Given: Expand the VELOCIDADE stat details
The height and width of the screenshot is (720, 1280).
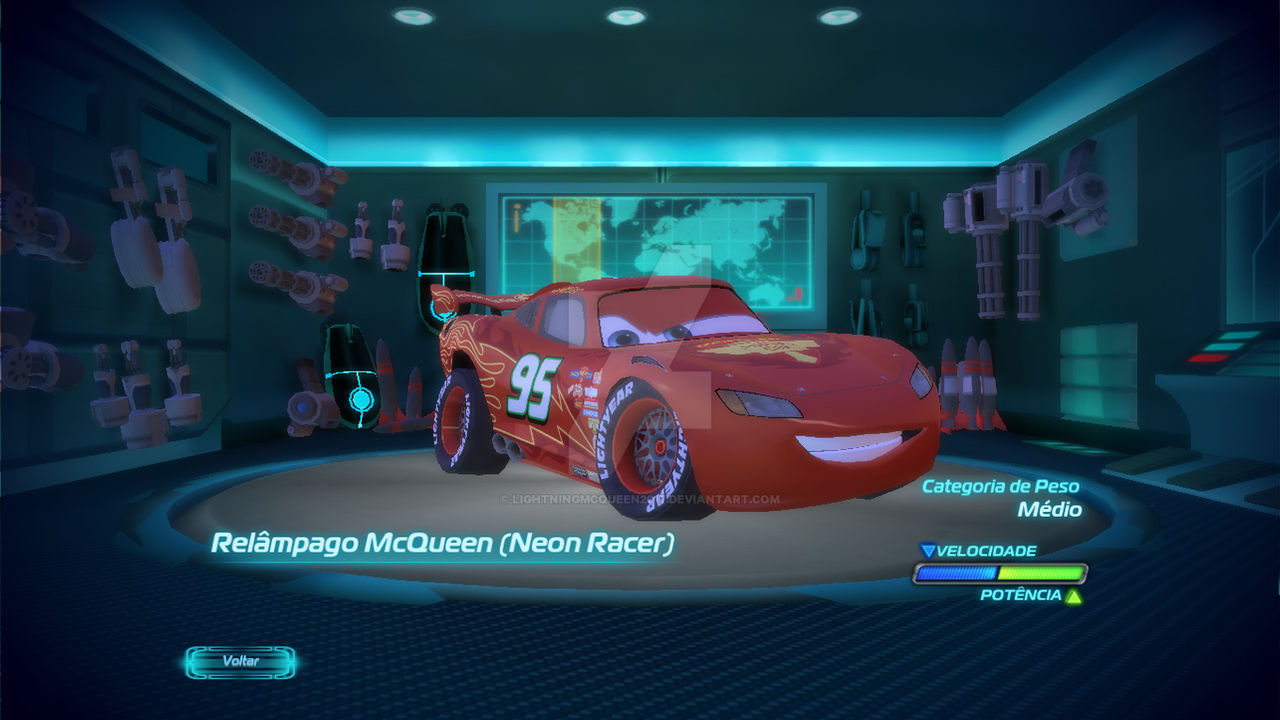Looking at the screenshot, I should coord(985,549).
